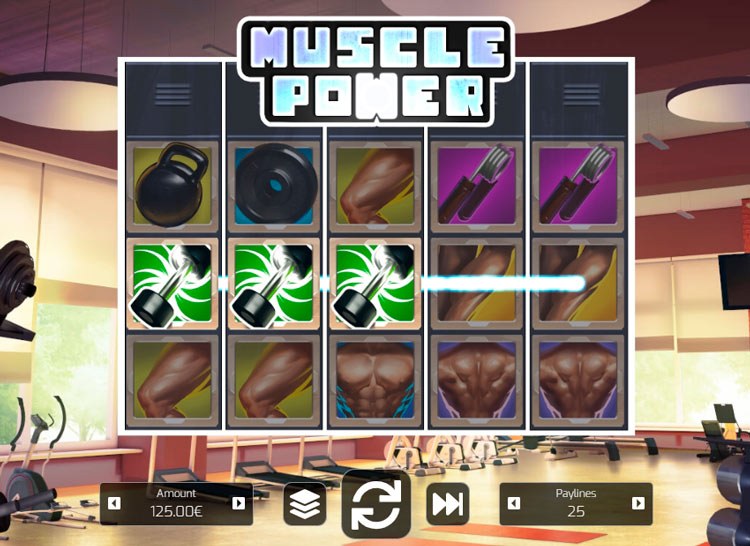Spin the reels with the circular arrows button
The width and height of the screenshot is (750, 546).
(x=376, y=504)
